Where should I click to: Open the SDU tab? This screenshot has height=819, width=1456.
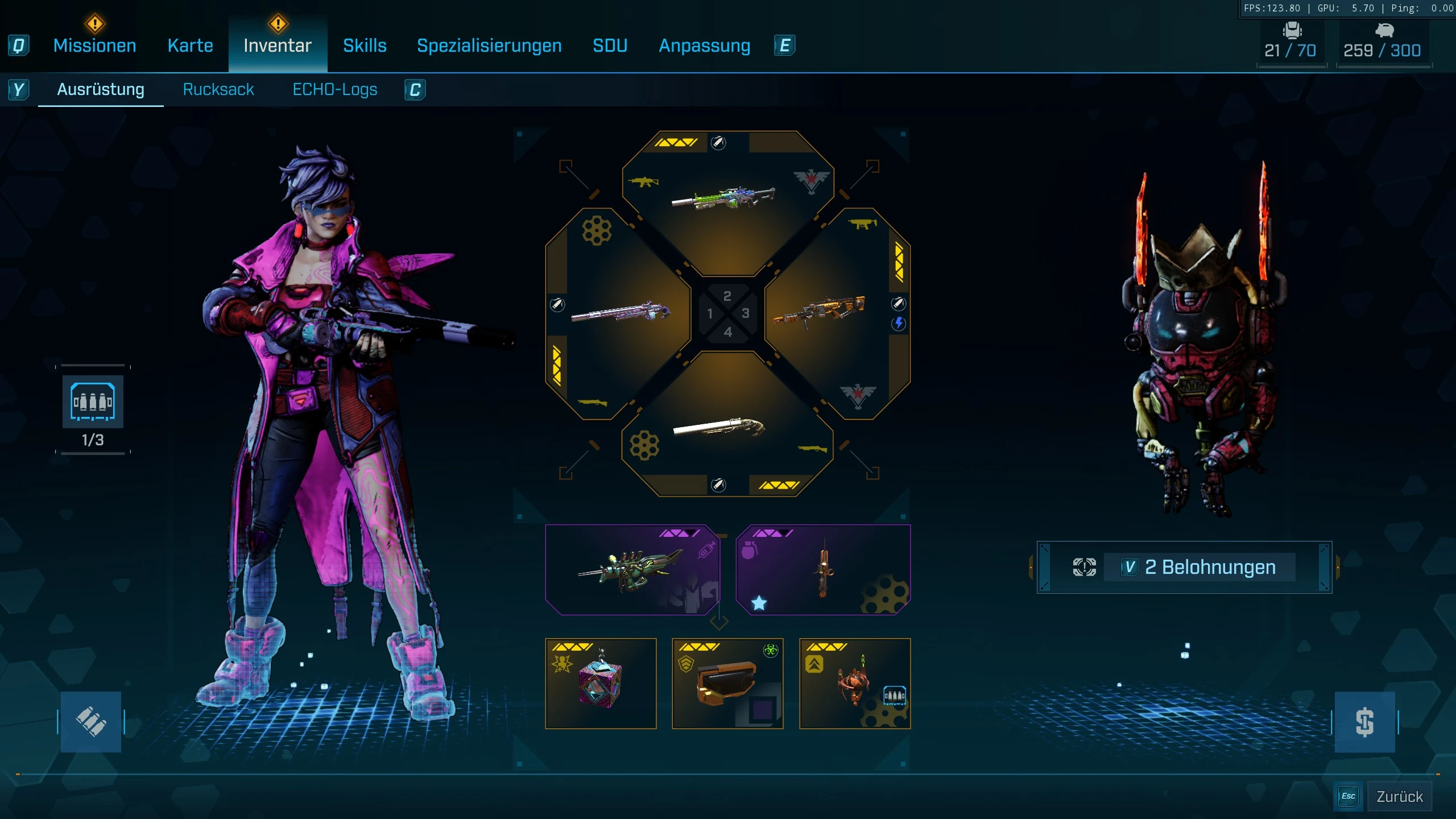tap(610, 45)
